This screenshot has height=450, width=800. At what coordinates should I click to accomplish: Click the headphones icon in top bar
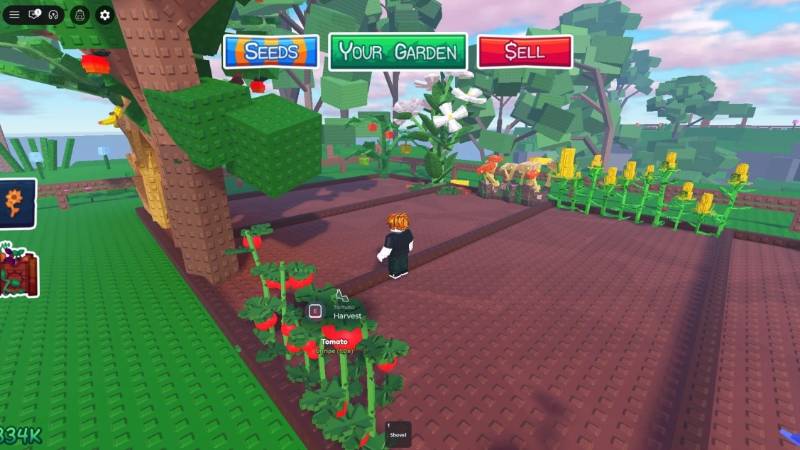pyautogui.click(x=54, y=15)
